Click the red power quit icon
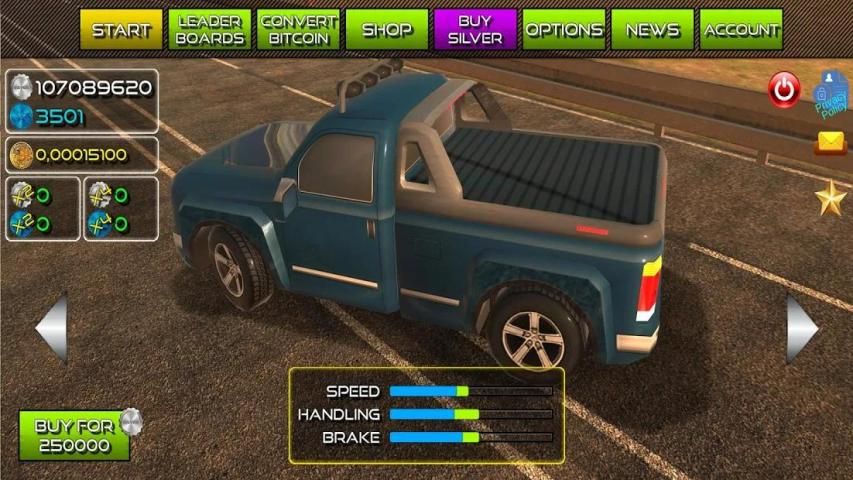 [784, 90]
